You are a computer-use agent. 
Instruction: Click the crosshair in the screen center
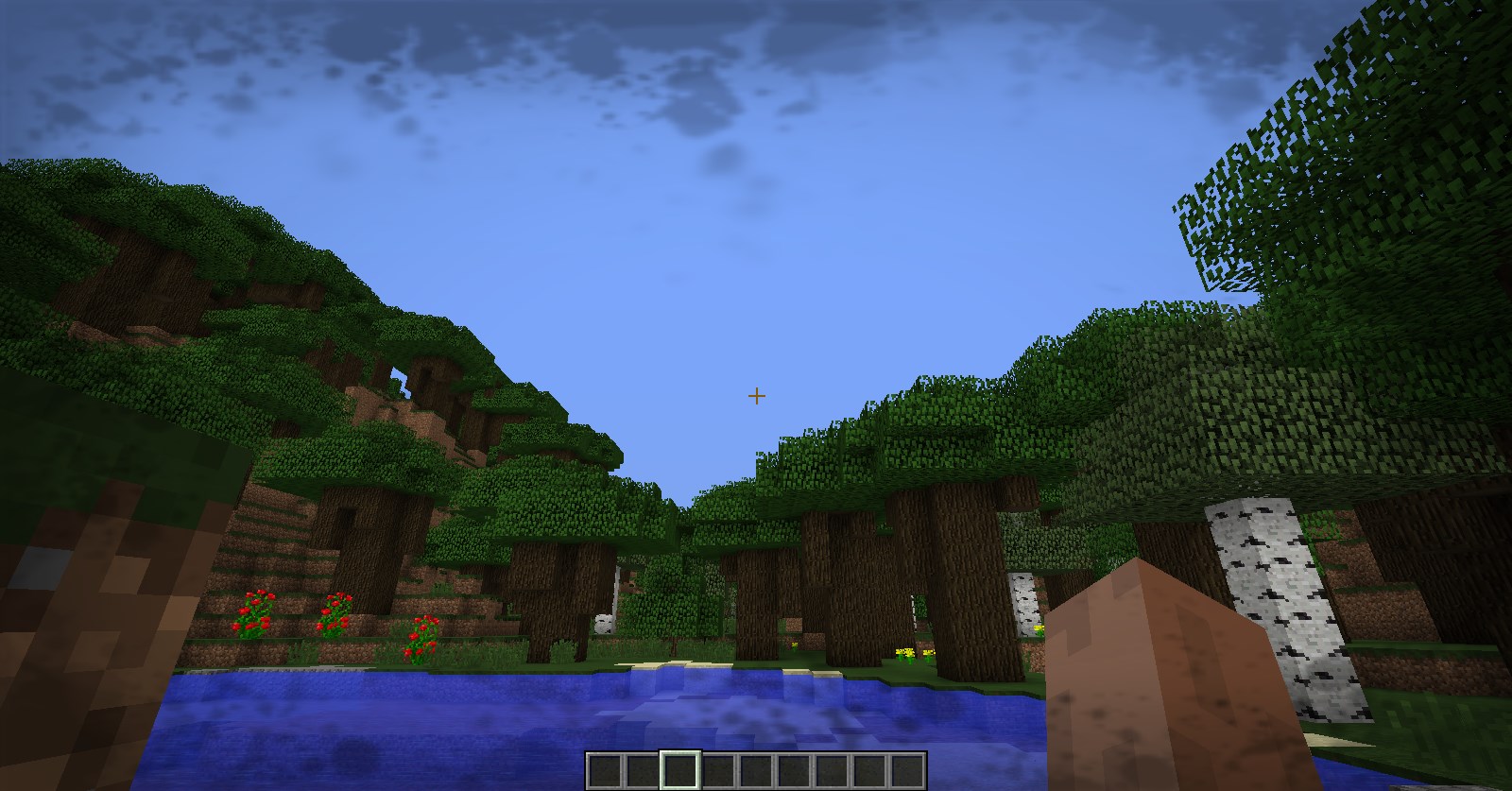click(x=756, y=396)
